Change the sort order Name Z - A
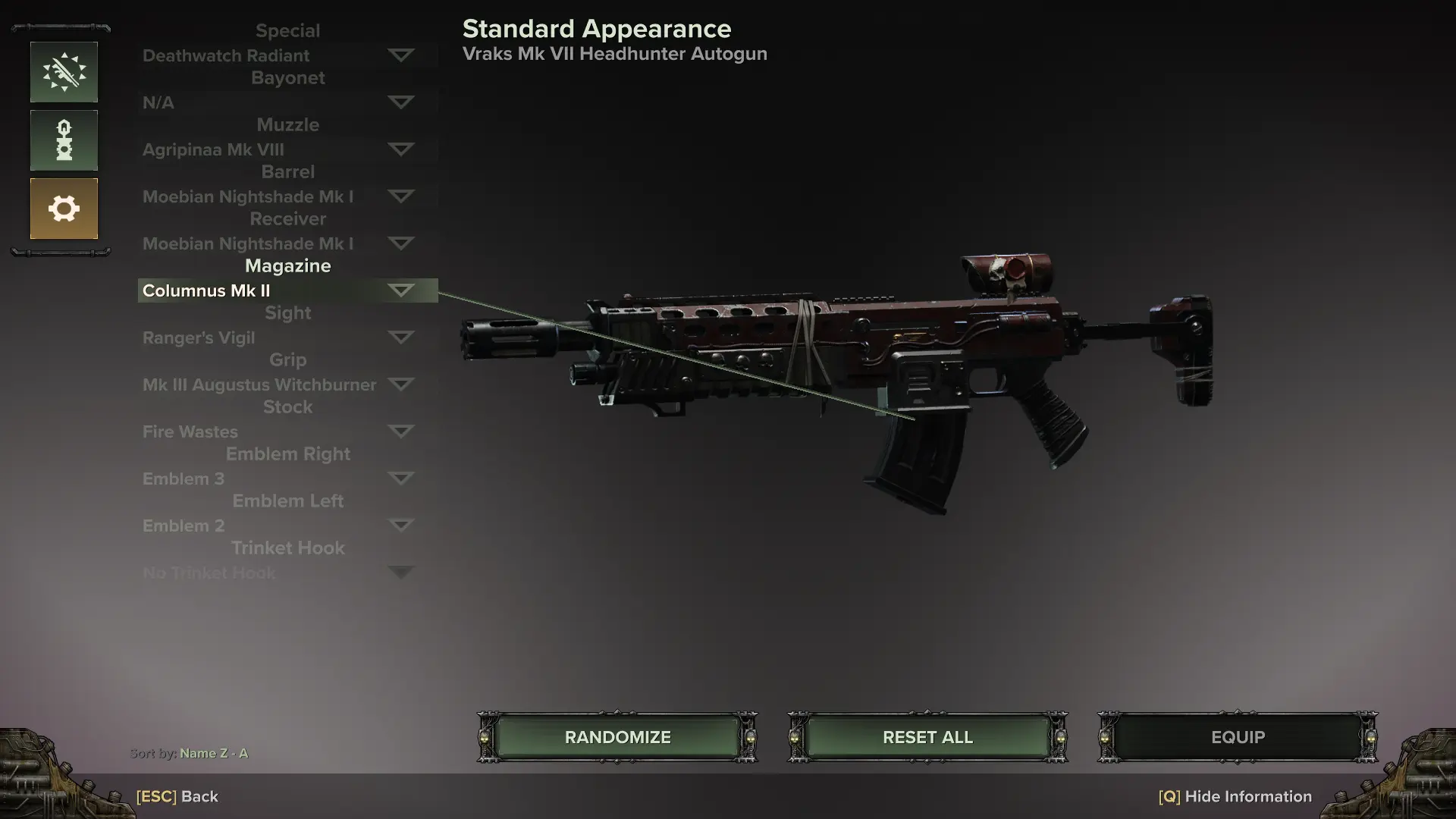Viewport: 1456px width, 819px height. (x=213, y=753)
